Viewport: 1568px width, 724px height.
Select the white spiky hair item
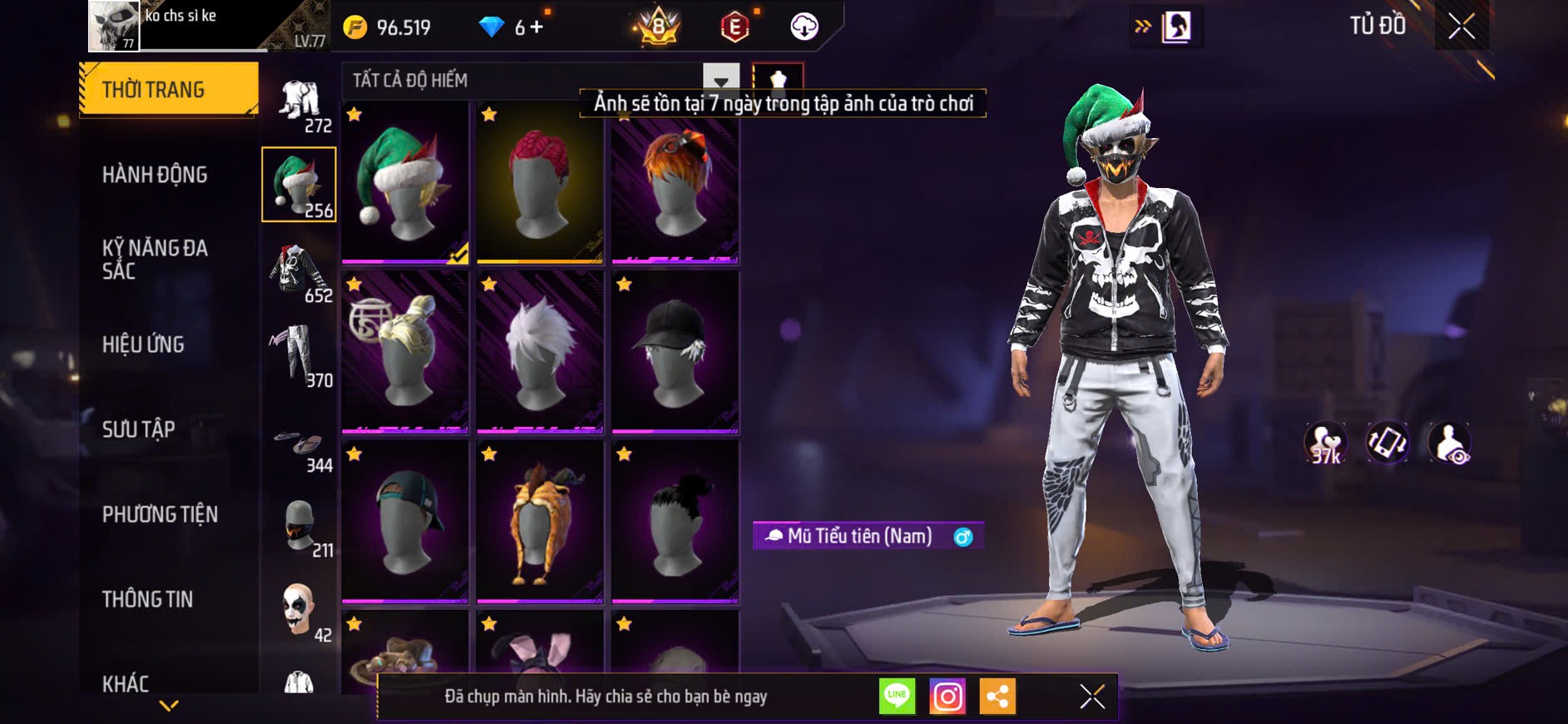(540, 352)
